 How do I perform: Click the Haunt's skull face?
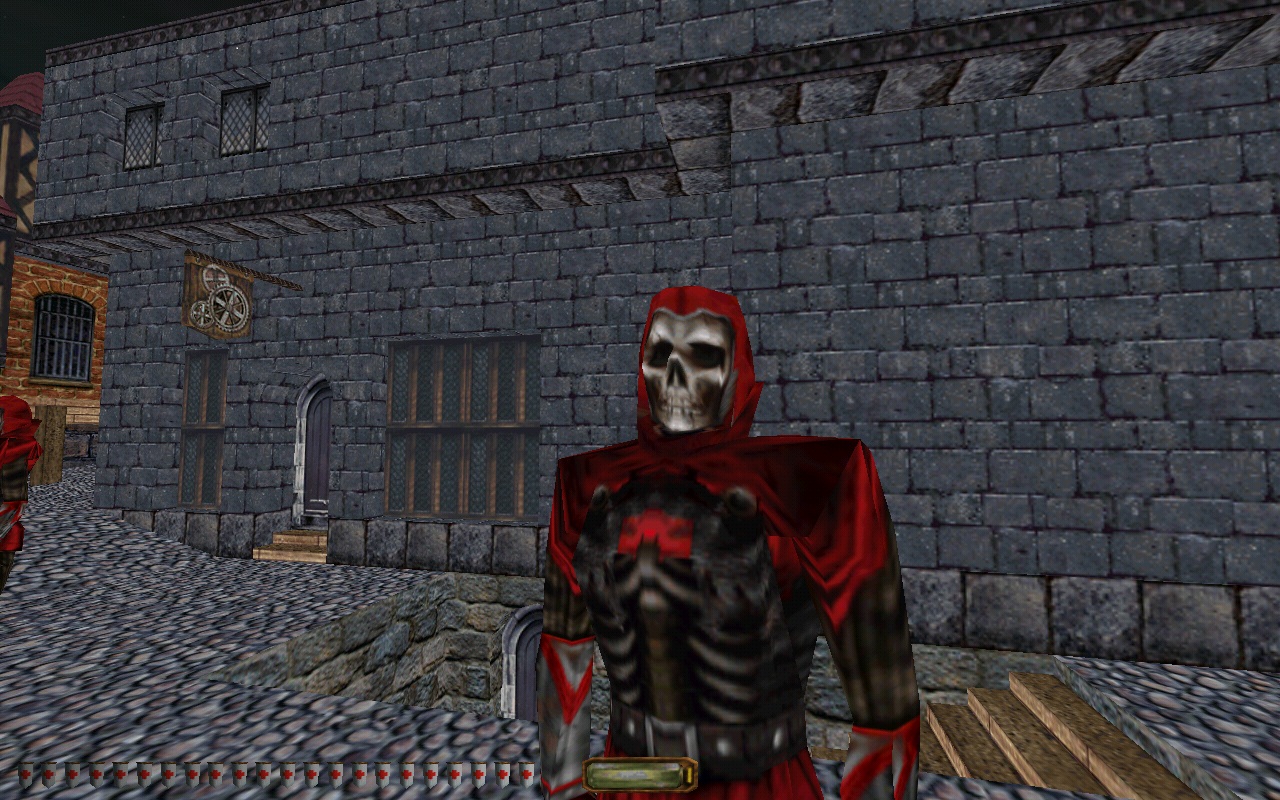pos(685,370)
